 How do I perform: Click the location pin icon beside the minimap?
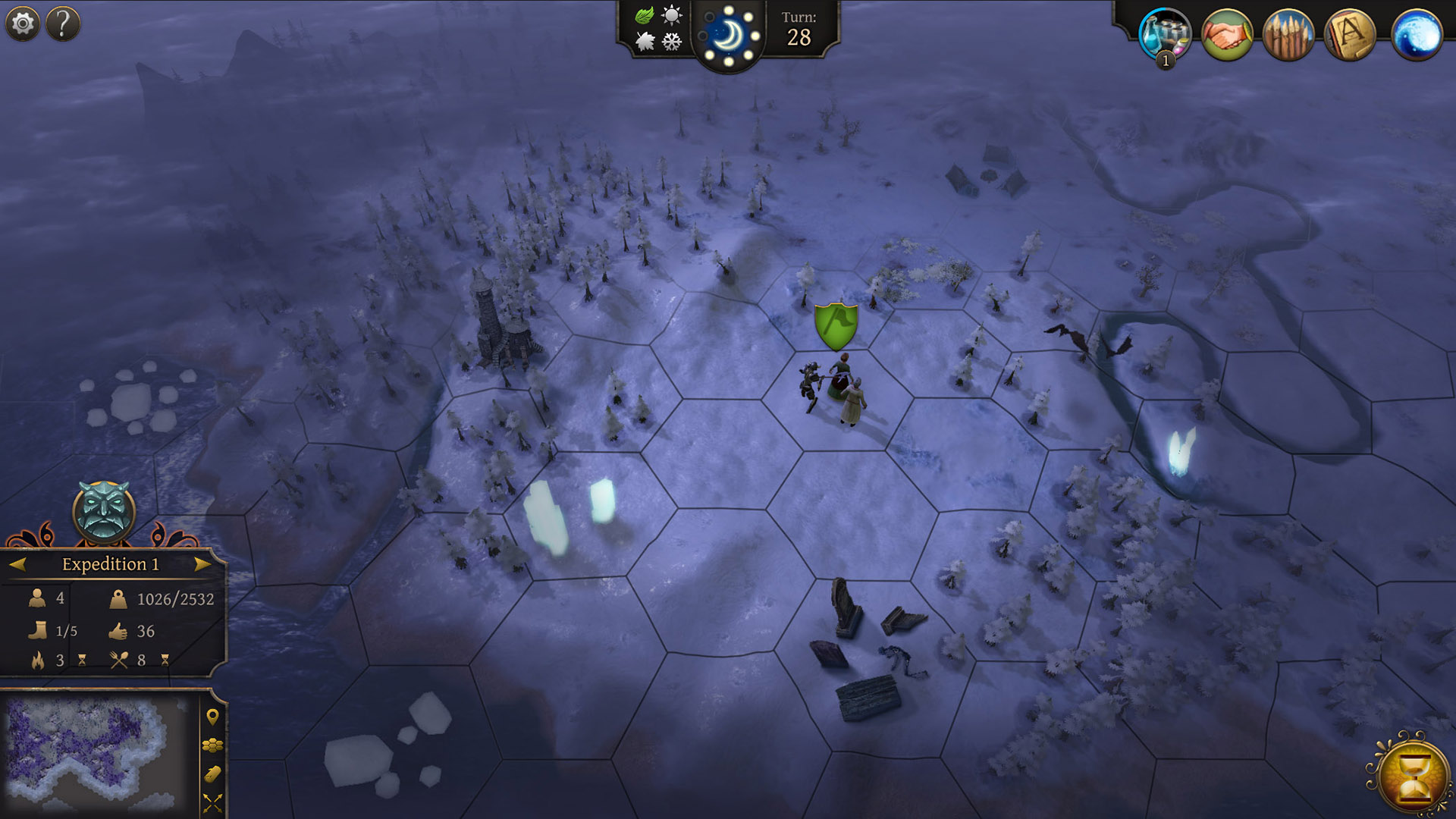click(x=212, y=717)
